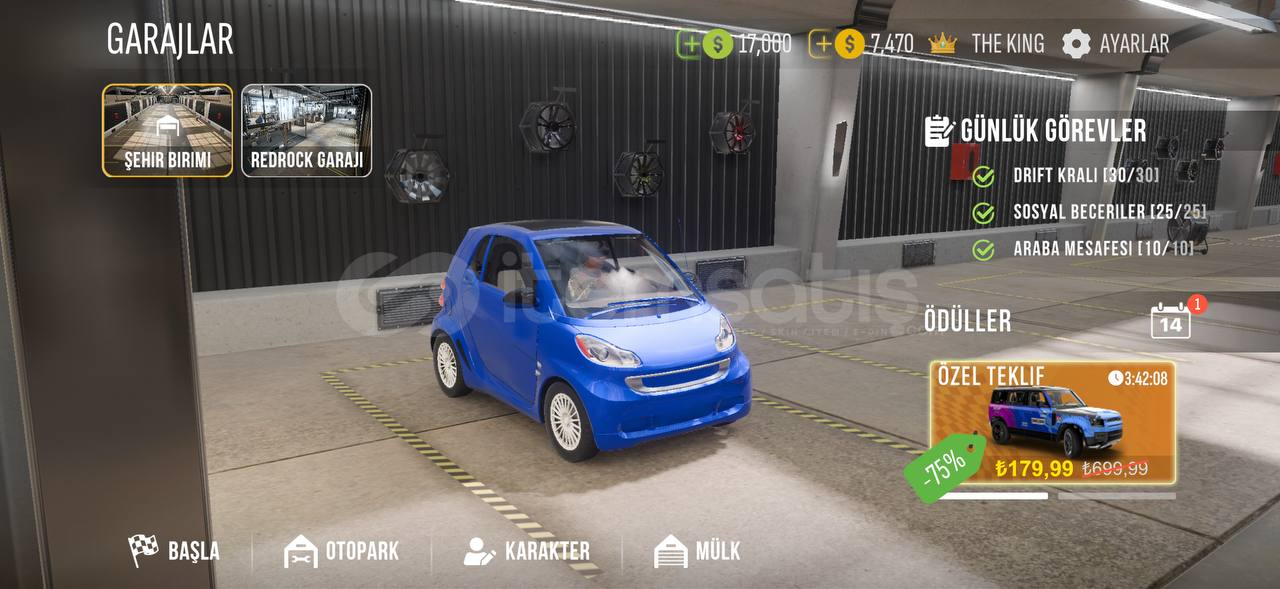Open the Otopark car park menu
This screenshot has height=589, width=1280.
tap(342, 551)
